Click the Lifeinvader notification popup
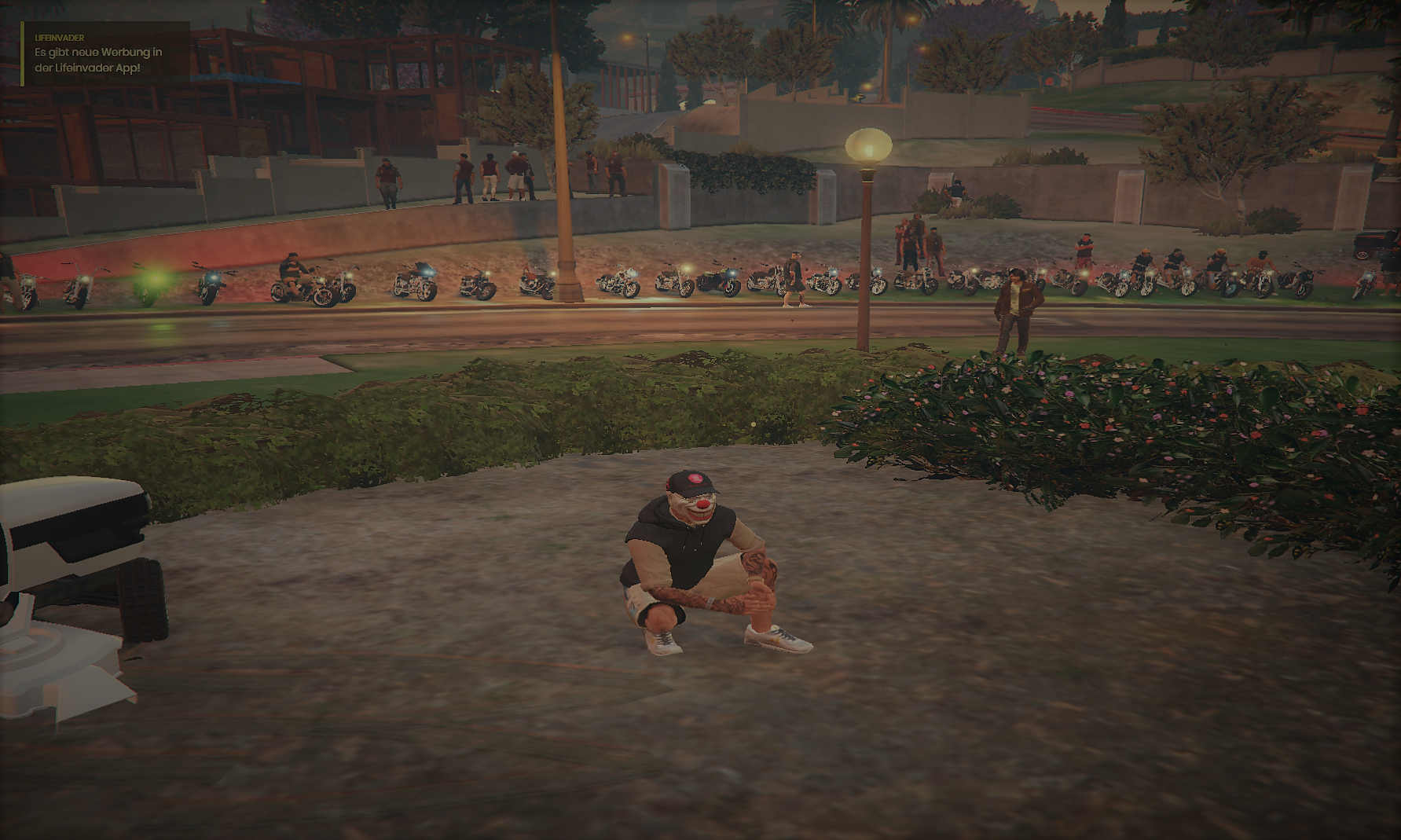The height and width of the screenshot is (840, 1401). (105, 53)
